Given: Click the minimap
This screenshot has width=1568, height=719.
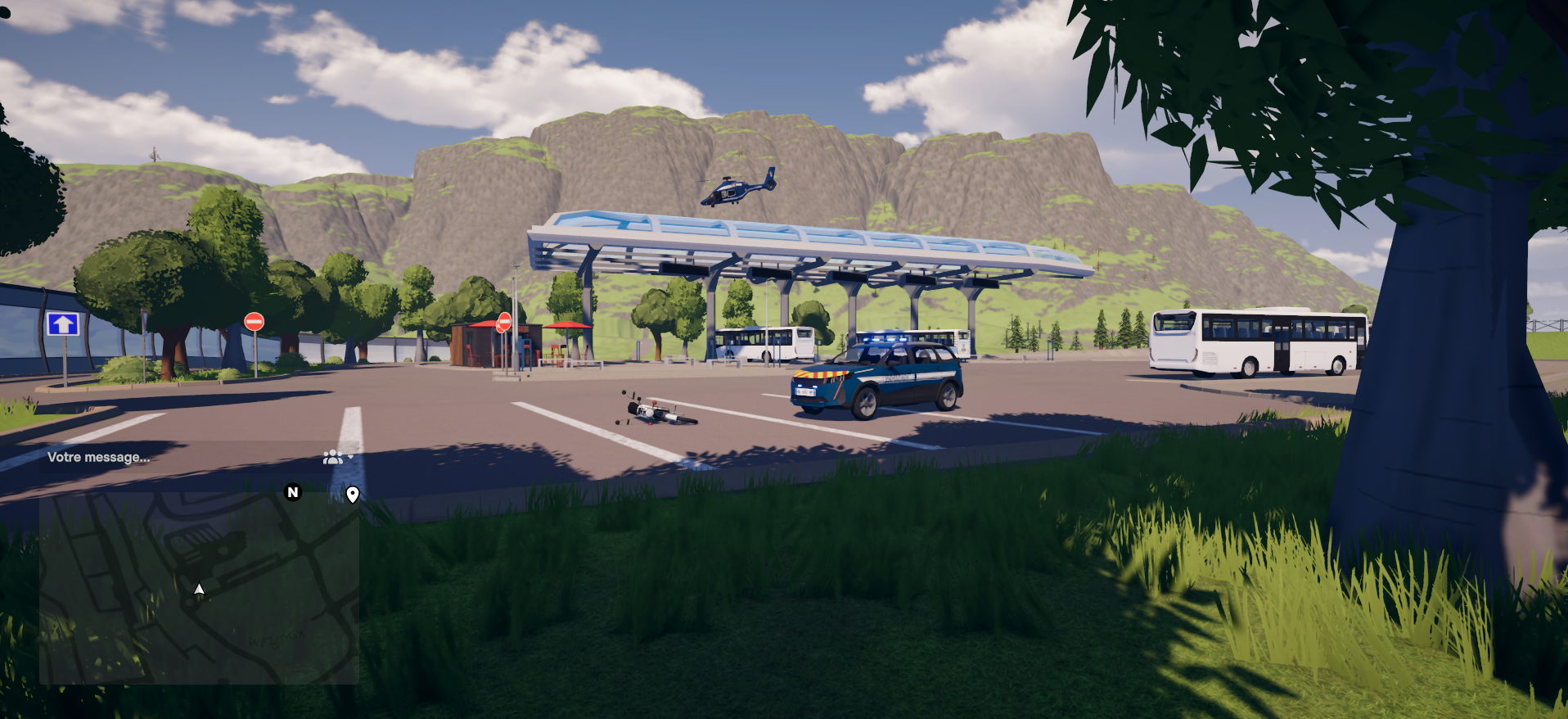Looking at the screenshot, I should 199,588.
